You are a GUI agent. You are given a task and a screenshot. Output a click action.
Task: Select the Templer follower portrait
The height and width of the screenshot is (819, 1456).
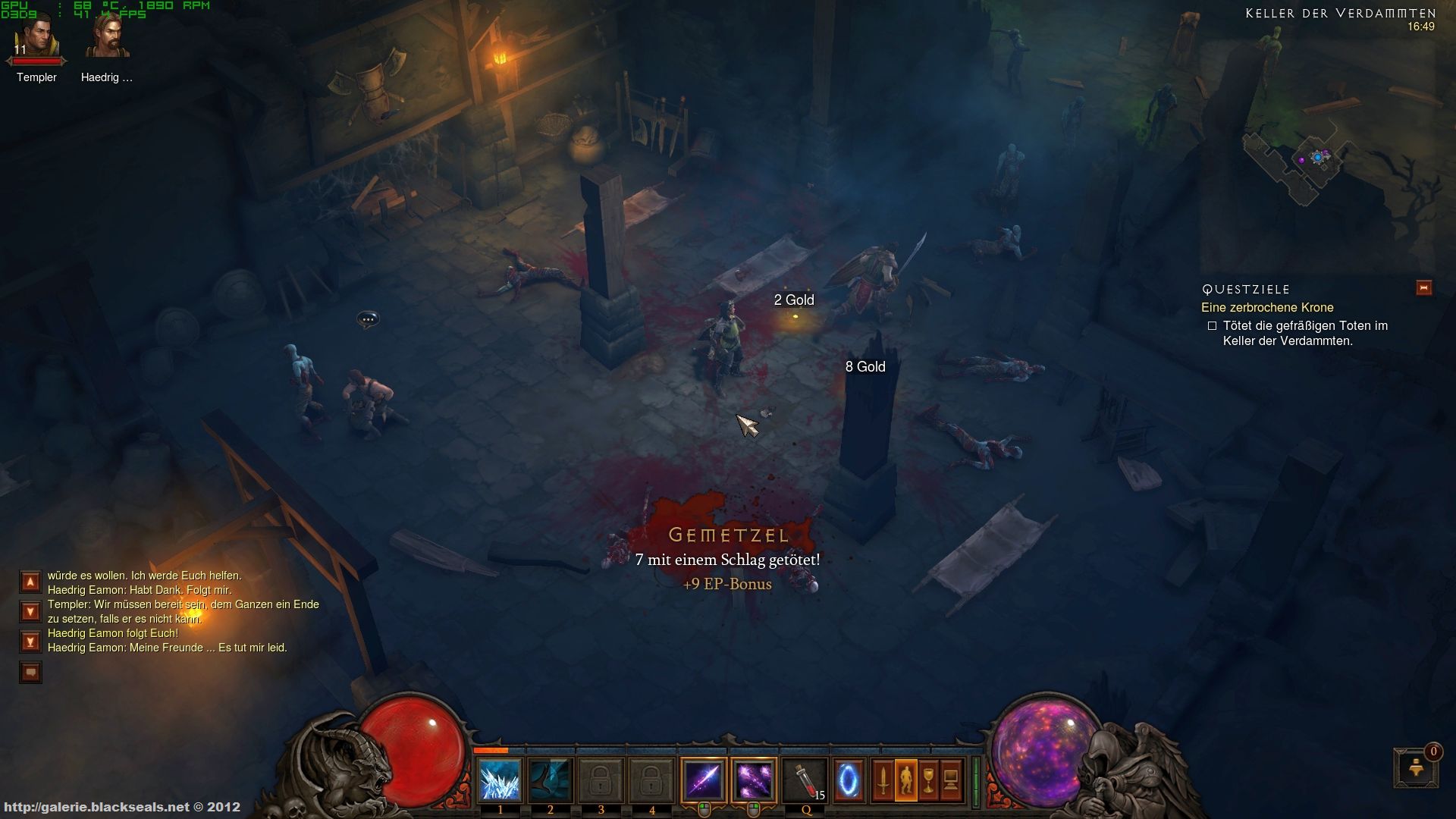click(36, 38)
